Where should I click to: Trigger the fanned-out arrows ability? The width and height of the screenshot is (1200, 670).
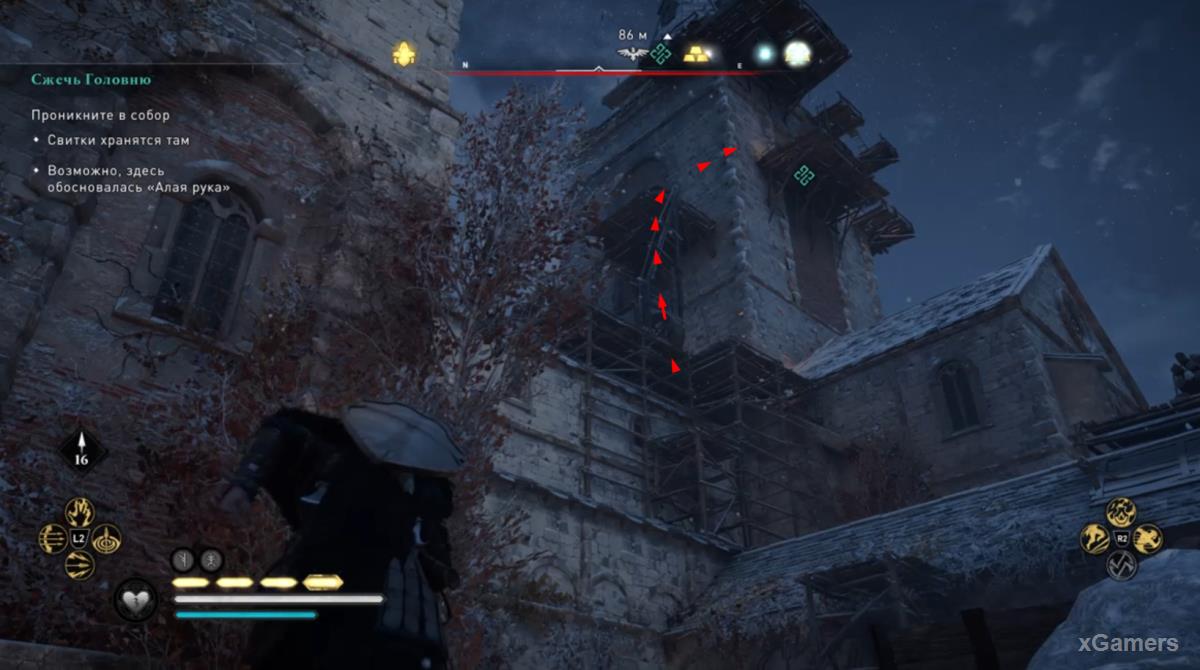pos(79,566)
